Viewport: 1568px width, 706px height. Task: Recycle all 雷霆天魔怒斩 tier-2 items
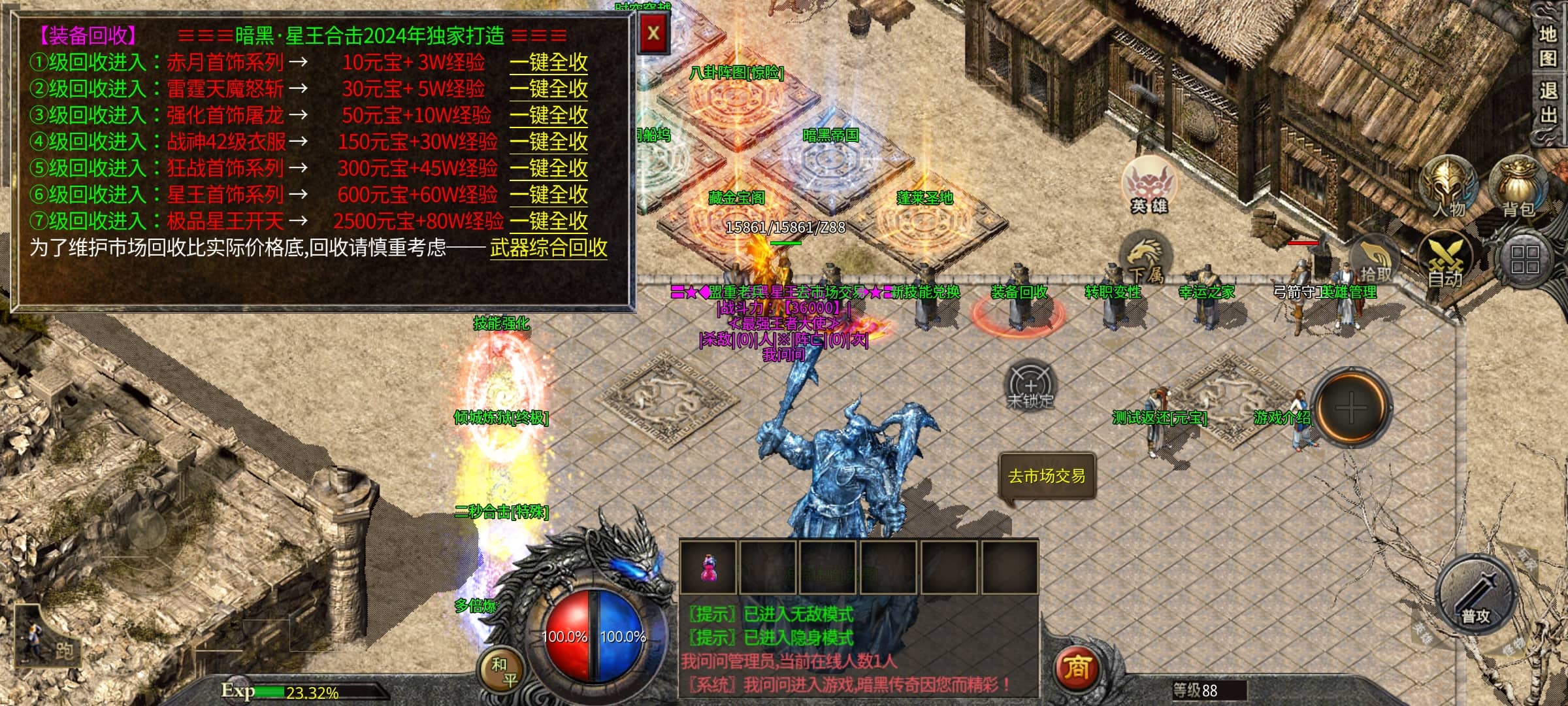point(548,89)
